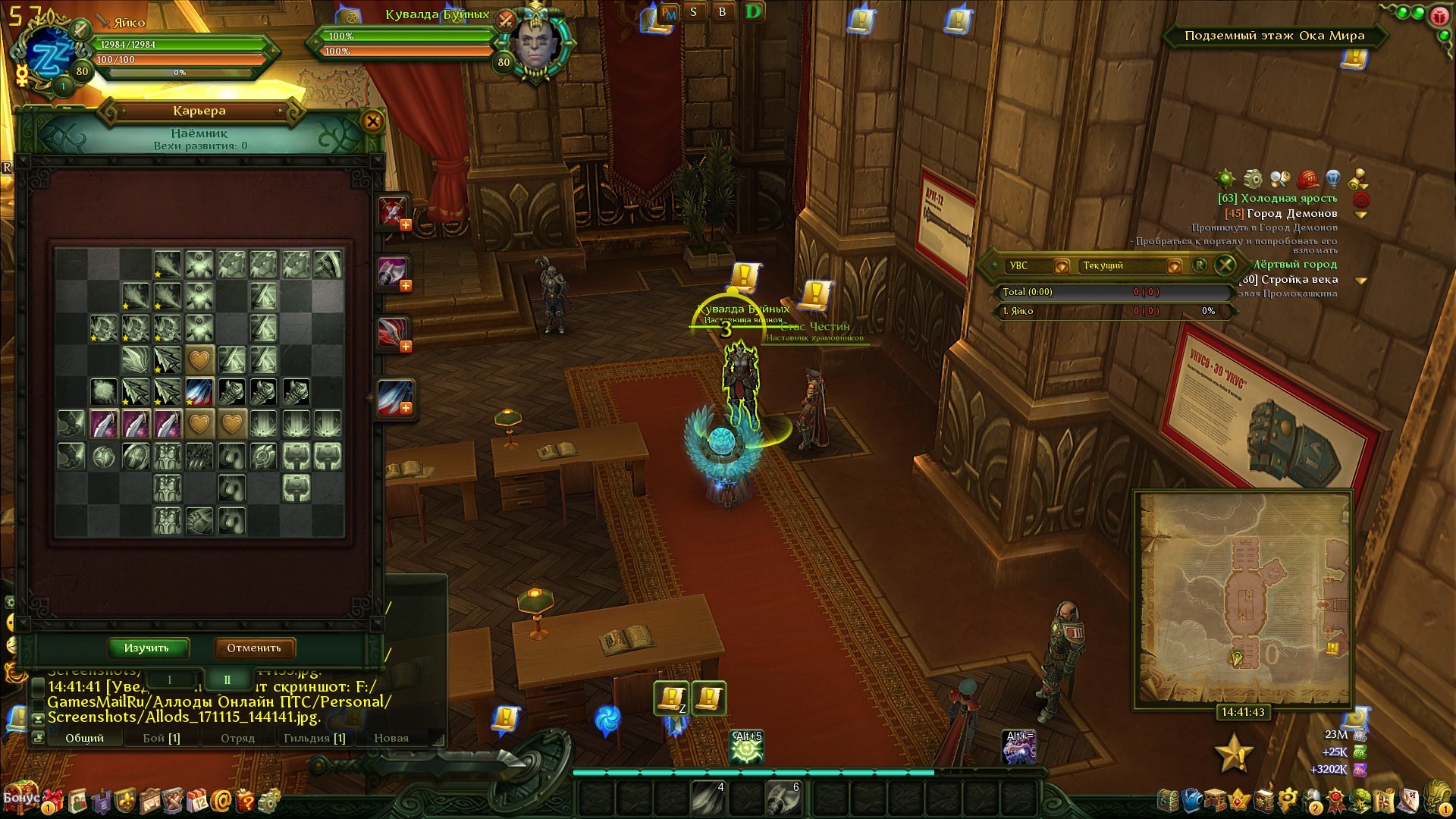Open the Бой chat tab

point(162,738)
